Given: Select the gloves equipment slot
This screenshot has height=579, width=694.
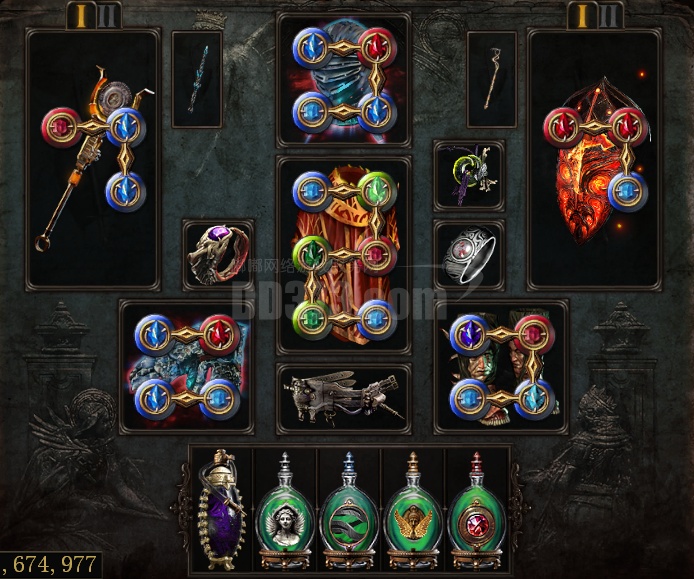Looking at the screenshot, I should tap(186, 366).
